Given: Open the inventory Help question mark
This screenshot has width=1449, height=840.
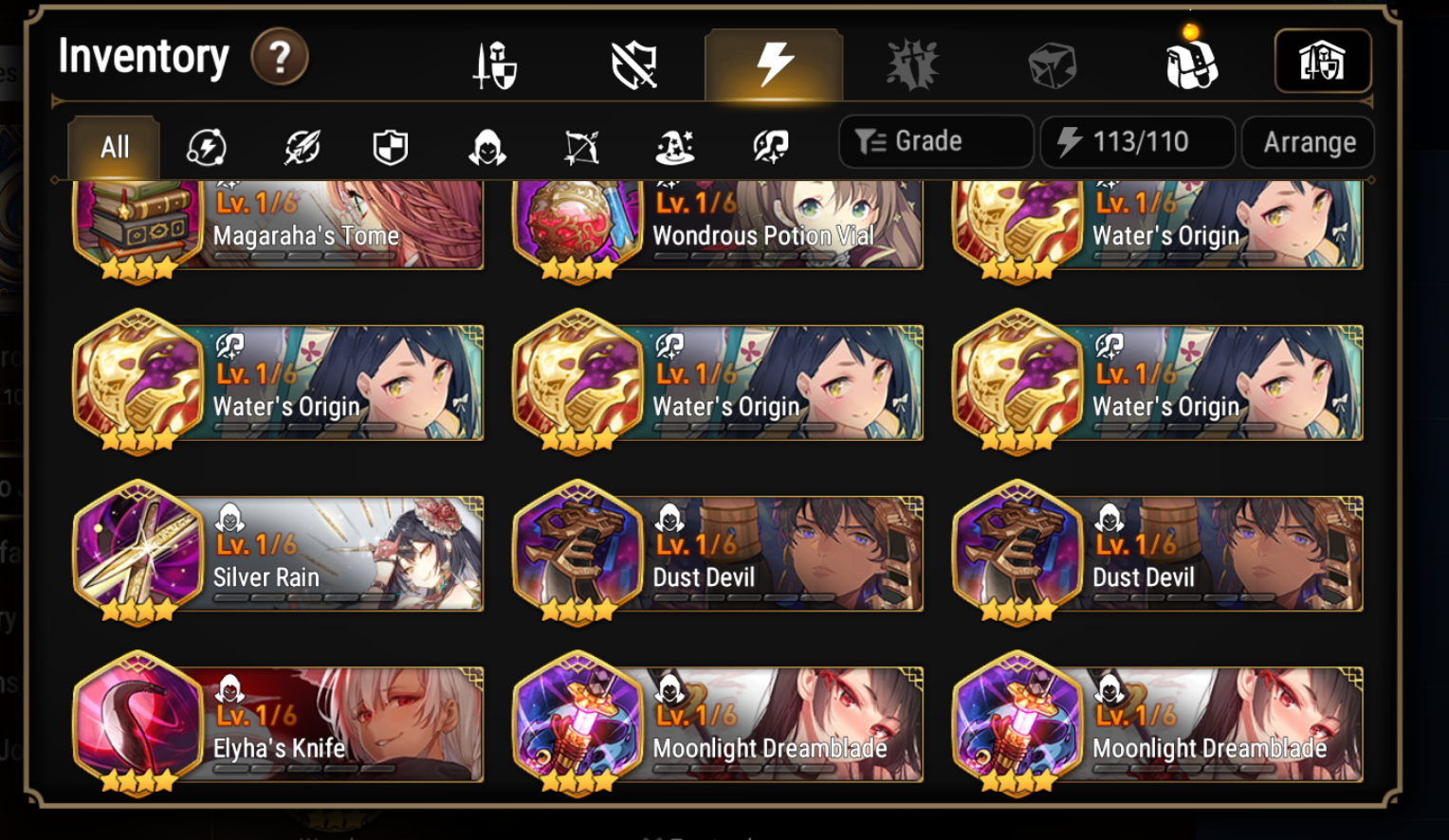Looking at the screenshot, I should tap(279, 57).
